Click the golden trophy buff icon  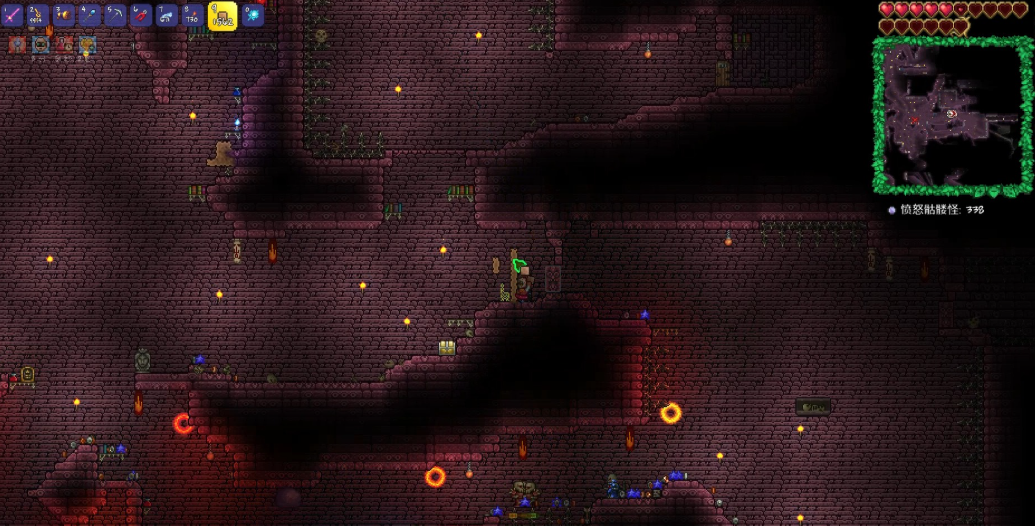(x=87, y=44)
